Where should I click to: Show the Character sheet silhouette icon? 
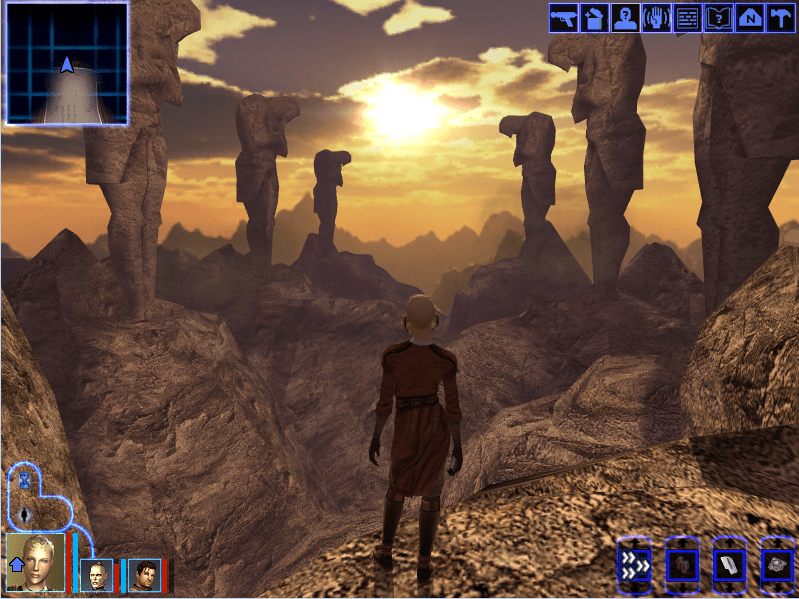(x=626, y=18)
